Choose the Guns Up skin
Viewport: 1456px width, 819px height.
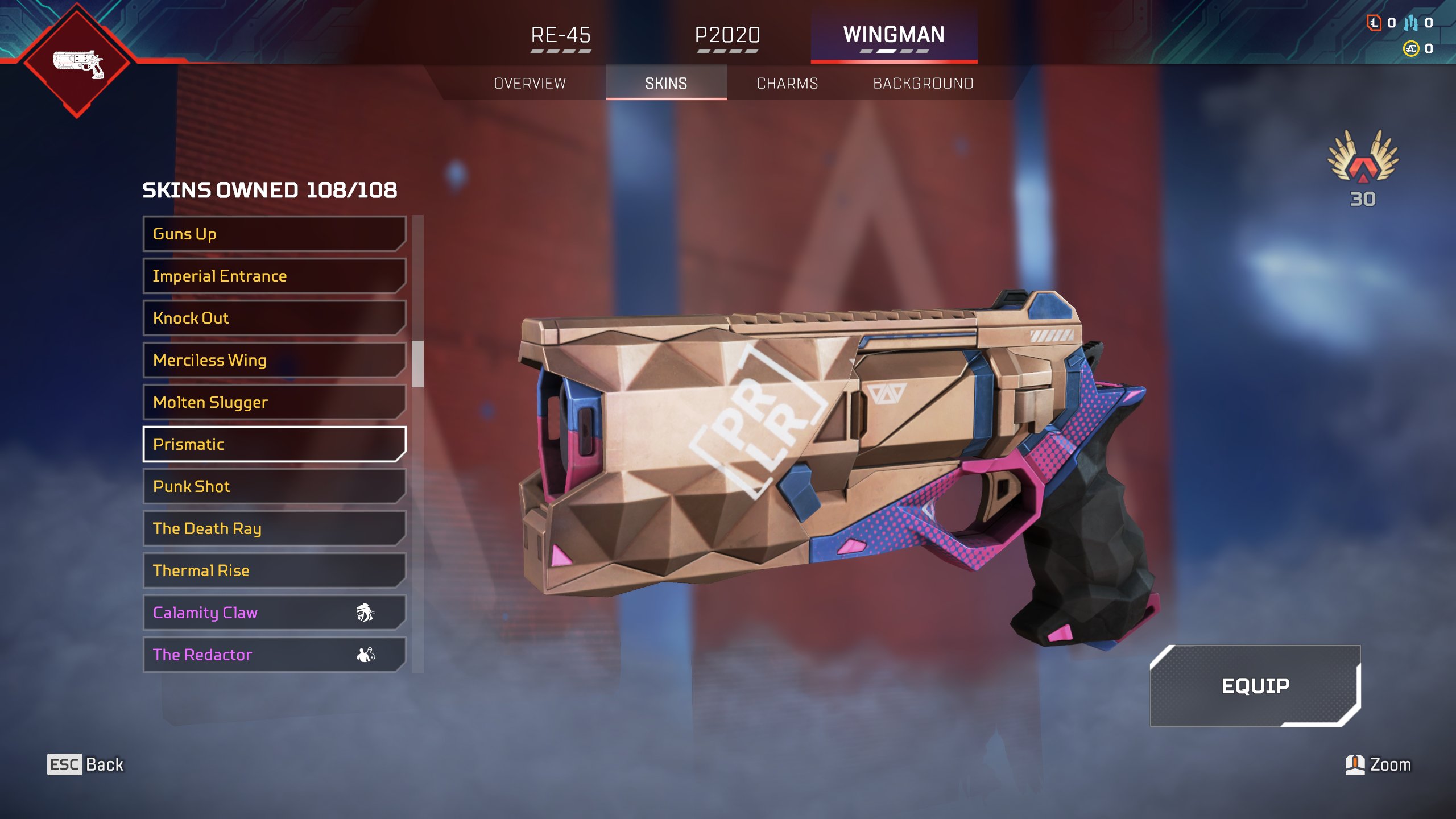(274, 234)
